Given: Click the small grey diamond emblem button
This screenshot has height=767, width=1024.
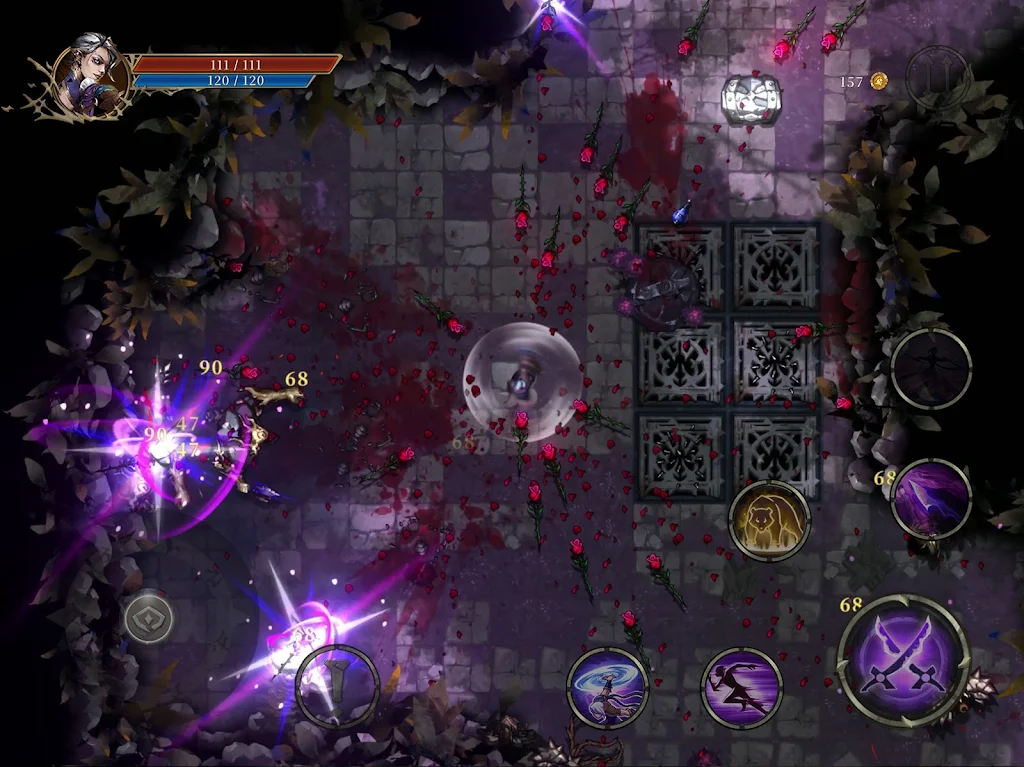Looking at the screenshot, I should (149, 619).
